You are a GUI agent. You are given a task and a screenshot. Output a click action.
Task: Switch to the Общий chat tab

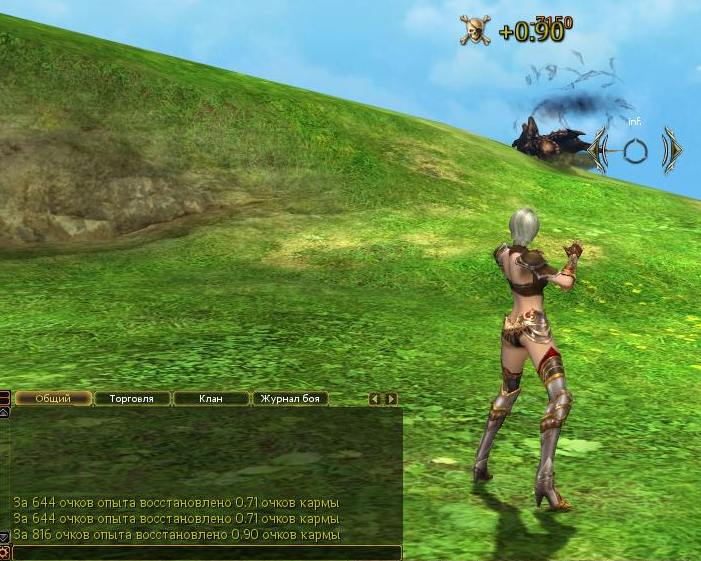53,398
